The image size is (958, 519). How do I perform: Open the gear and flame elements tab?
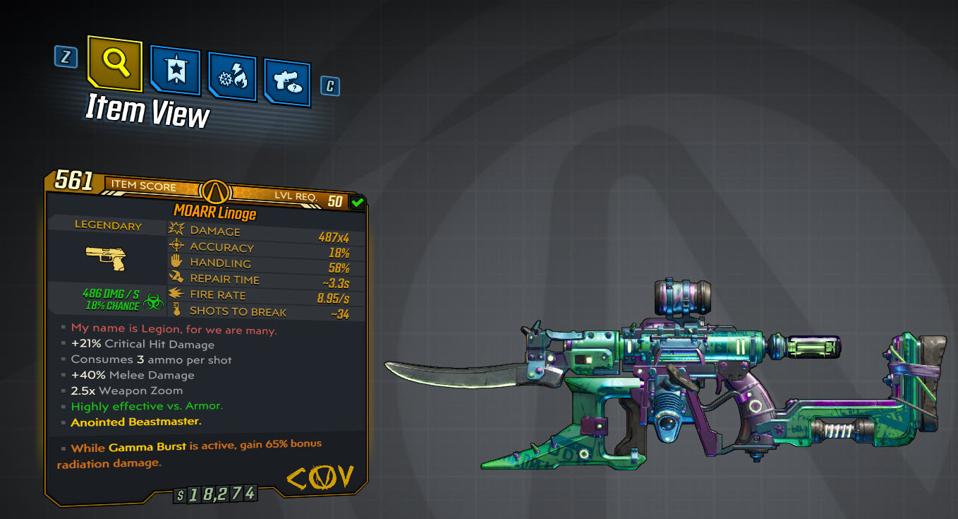pos(232,77)
